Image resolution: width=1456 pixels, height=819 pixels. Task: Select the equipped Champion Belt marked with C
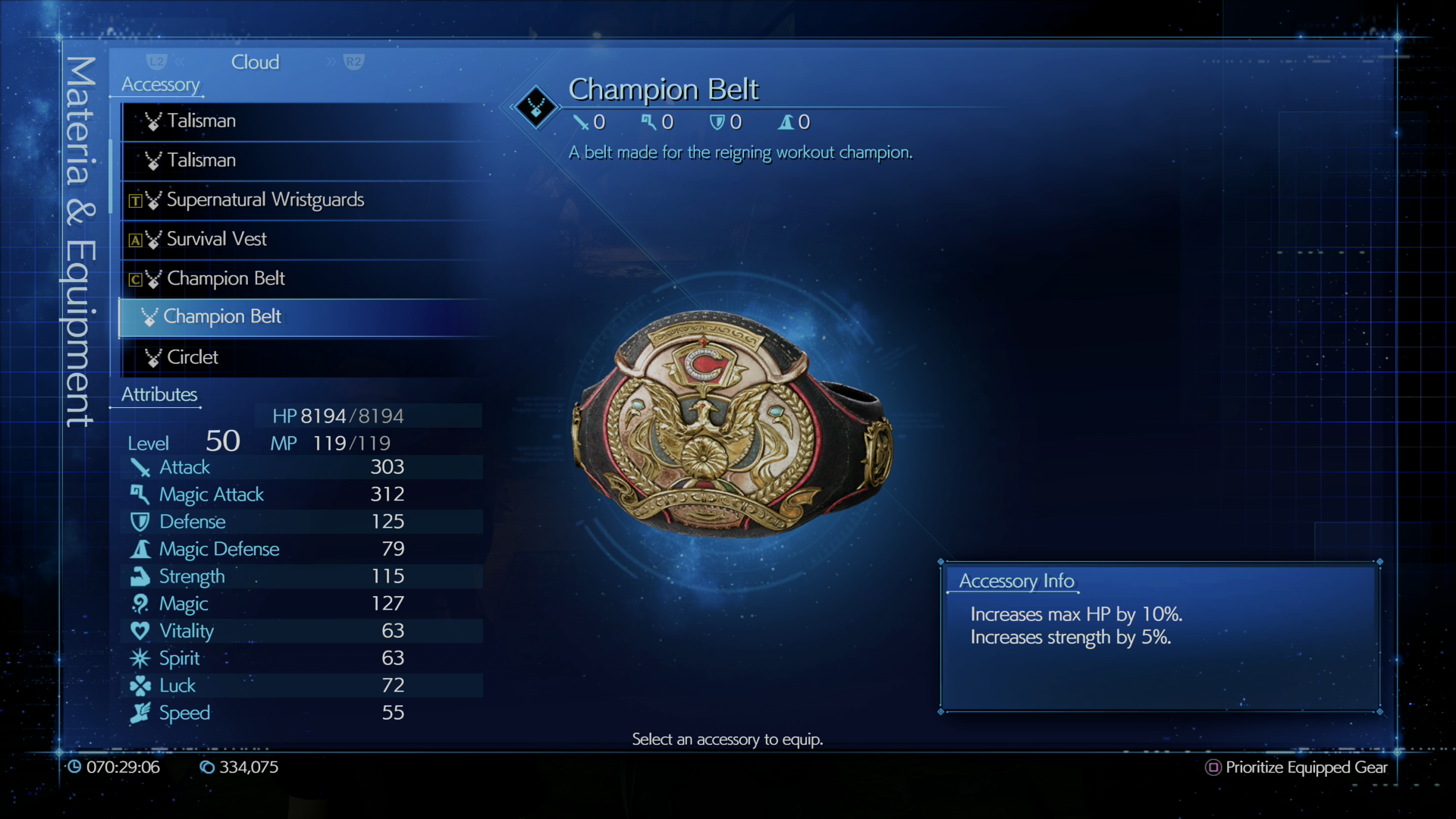pos(224,278)
